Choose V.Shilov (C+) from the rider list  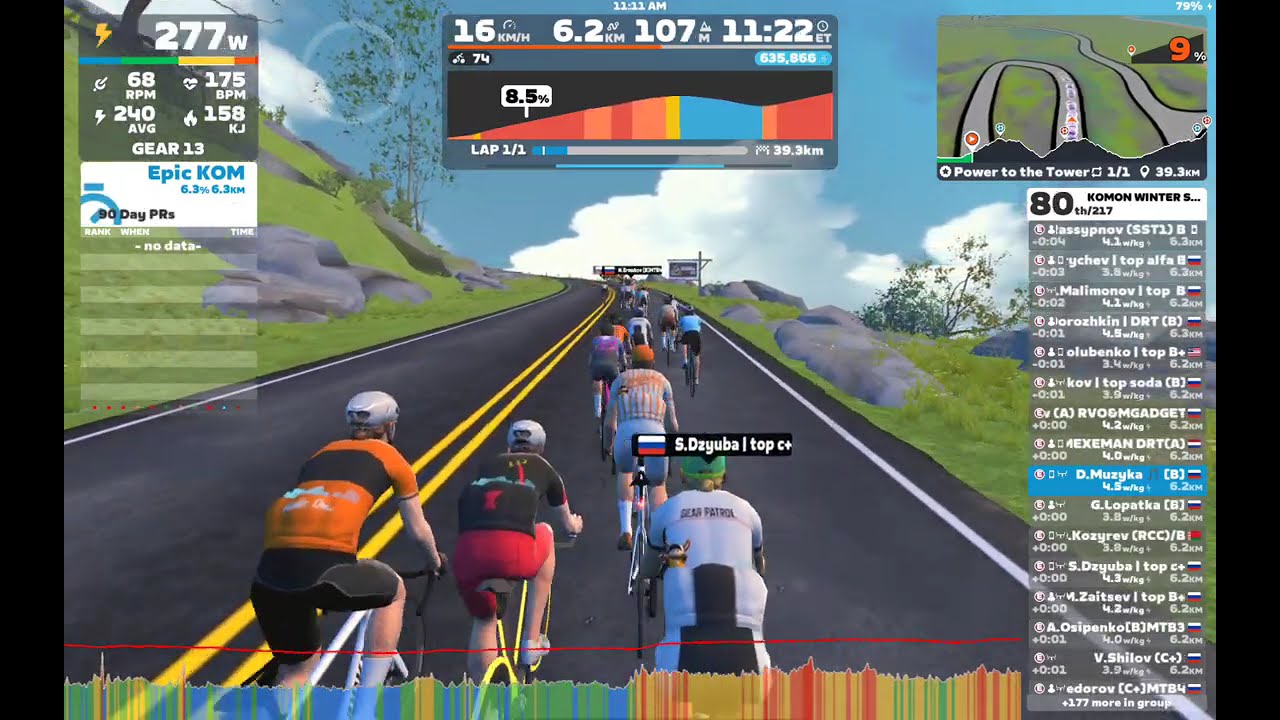tap(1117, 664)
